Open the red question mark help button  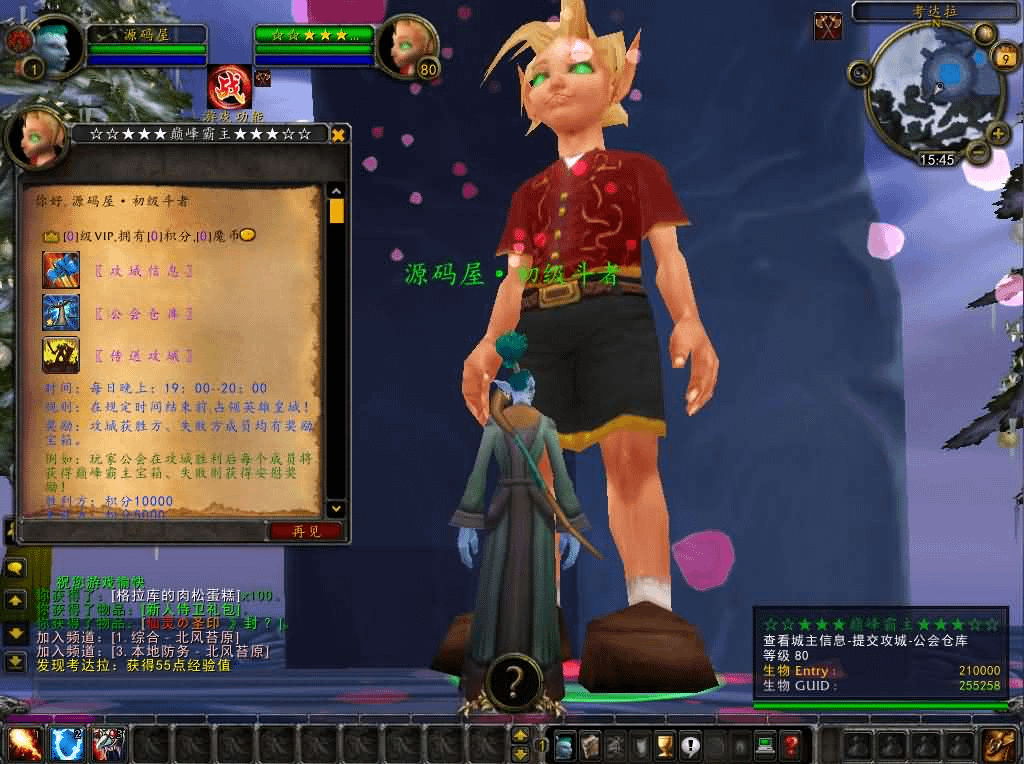click(x=791, y=745)
